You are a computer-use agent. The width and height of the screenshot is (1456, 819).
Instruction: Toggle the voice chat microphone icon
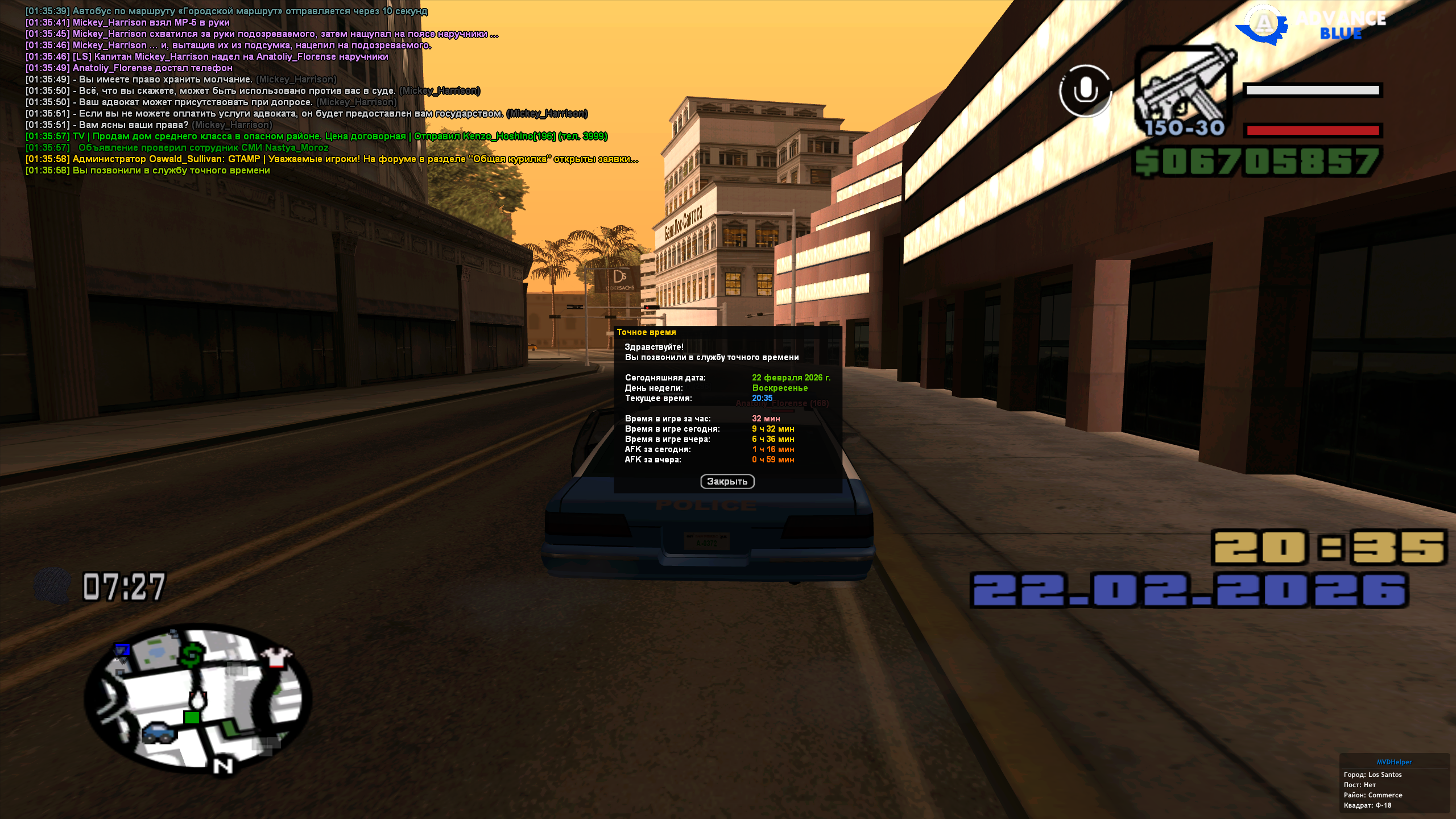tap(1085, 91)
